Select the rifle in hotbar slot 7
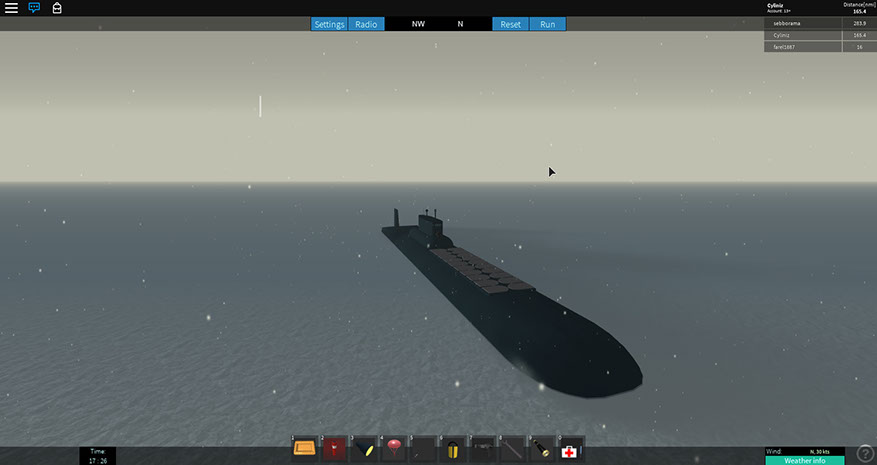 tap(483, 449)
